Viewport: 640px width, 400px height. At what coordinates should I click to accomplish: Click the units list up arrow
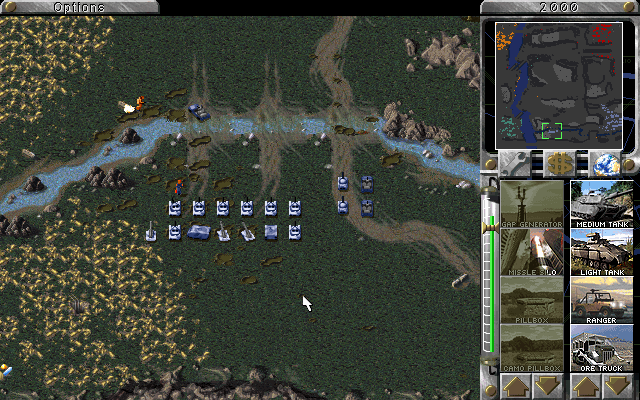point(586,386)
